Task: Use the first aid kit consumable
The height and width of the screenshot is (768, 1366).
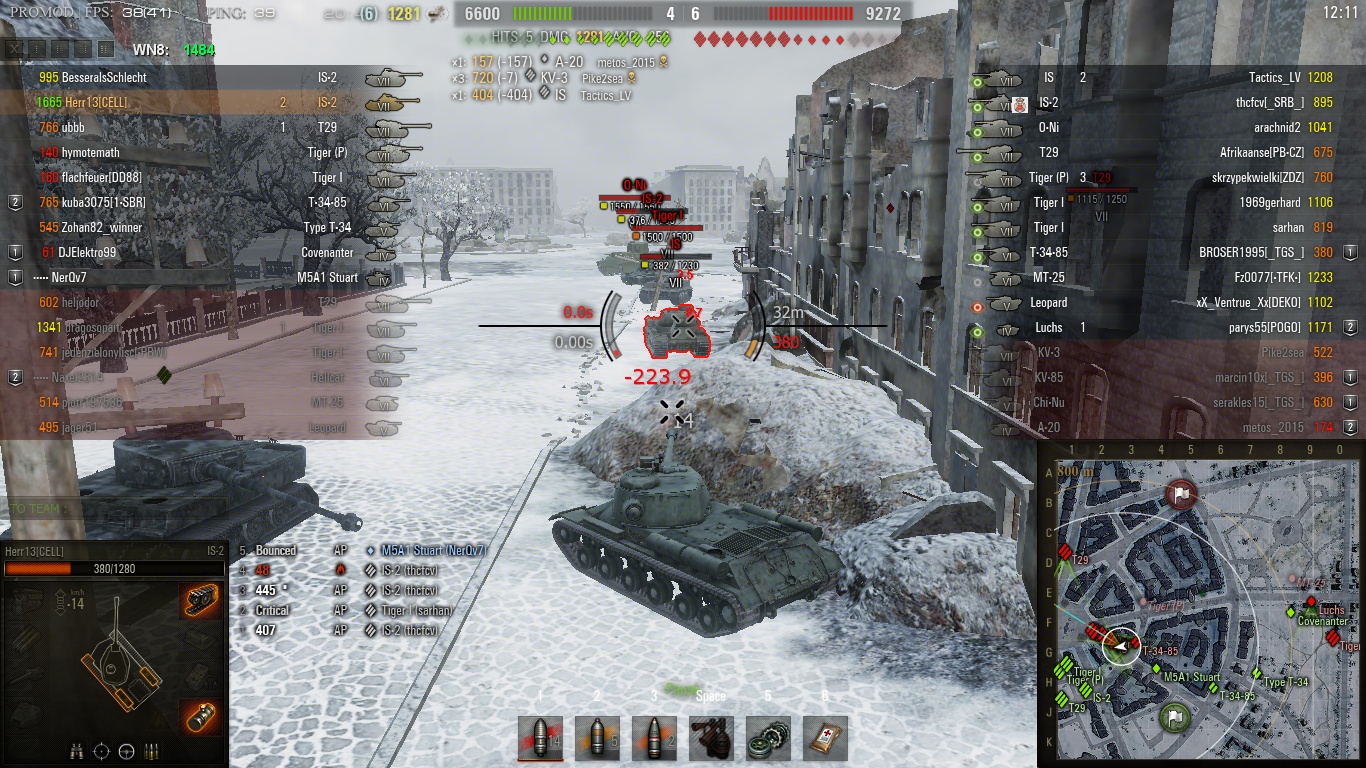Action: coord(825,738)
